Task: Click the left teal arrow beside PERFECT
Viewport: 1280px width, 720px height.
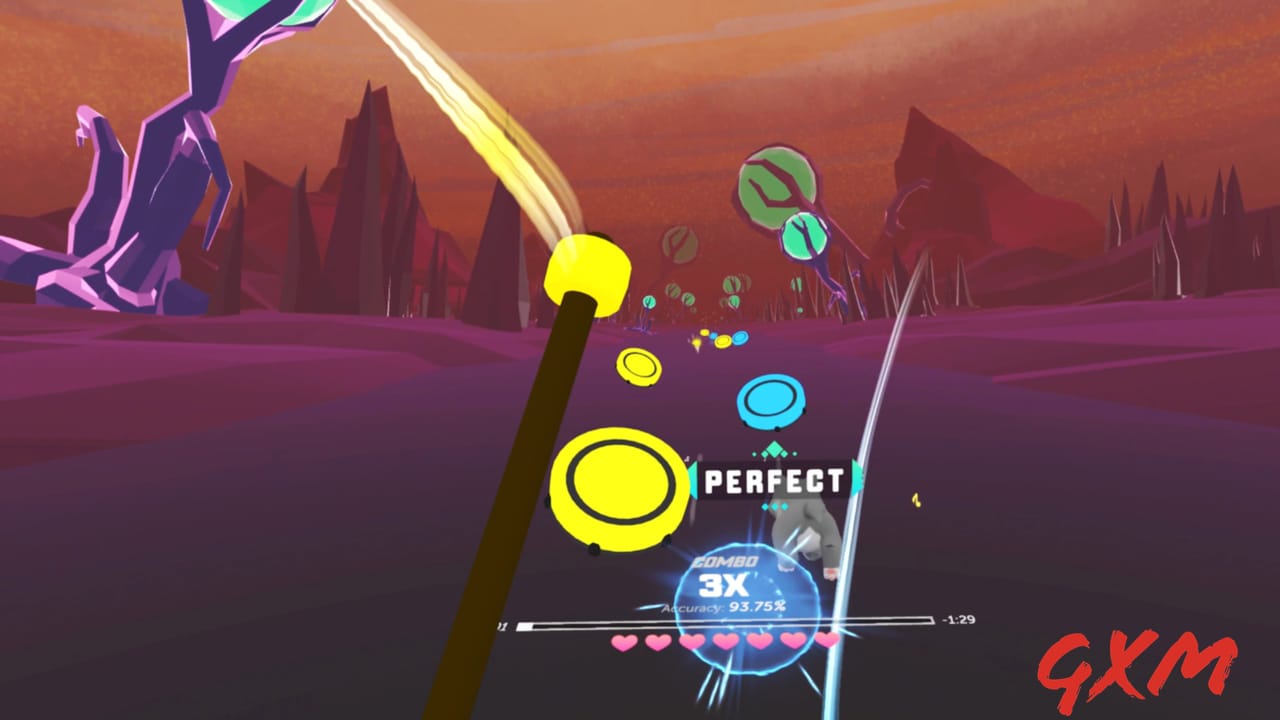Action: [694, 479]
